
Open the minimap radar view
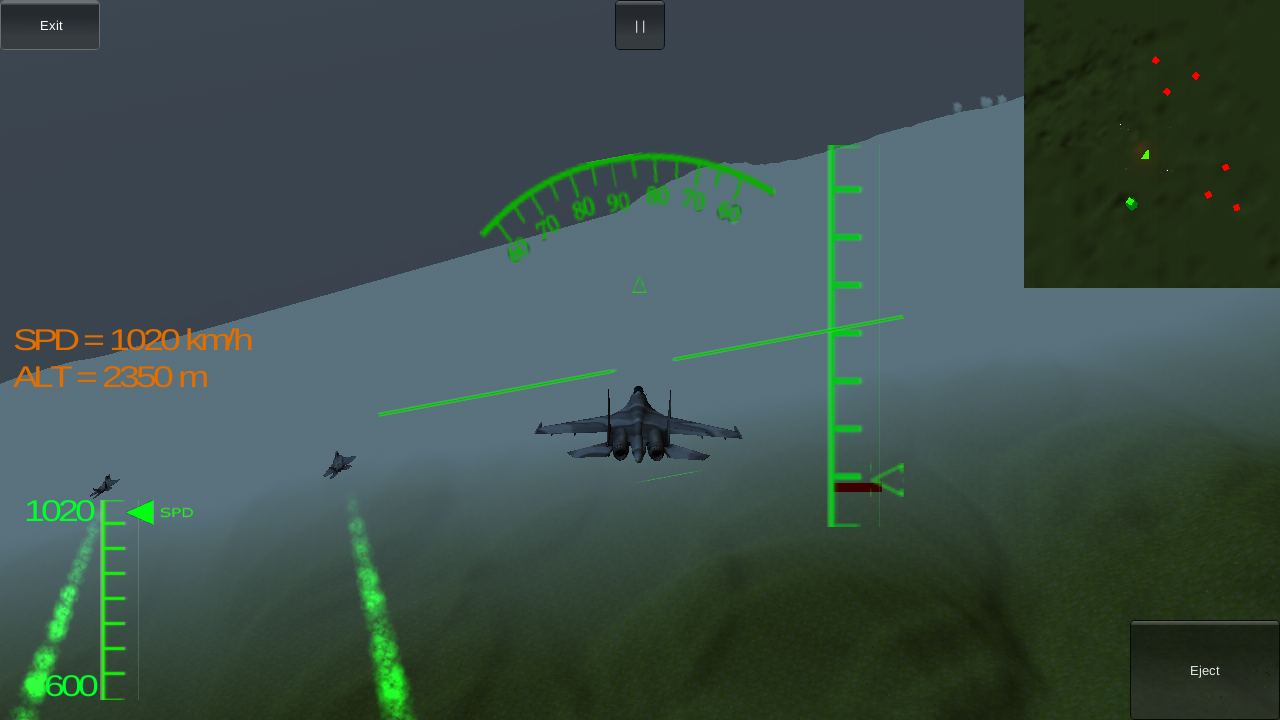(1150, 143)
